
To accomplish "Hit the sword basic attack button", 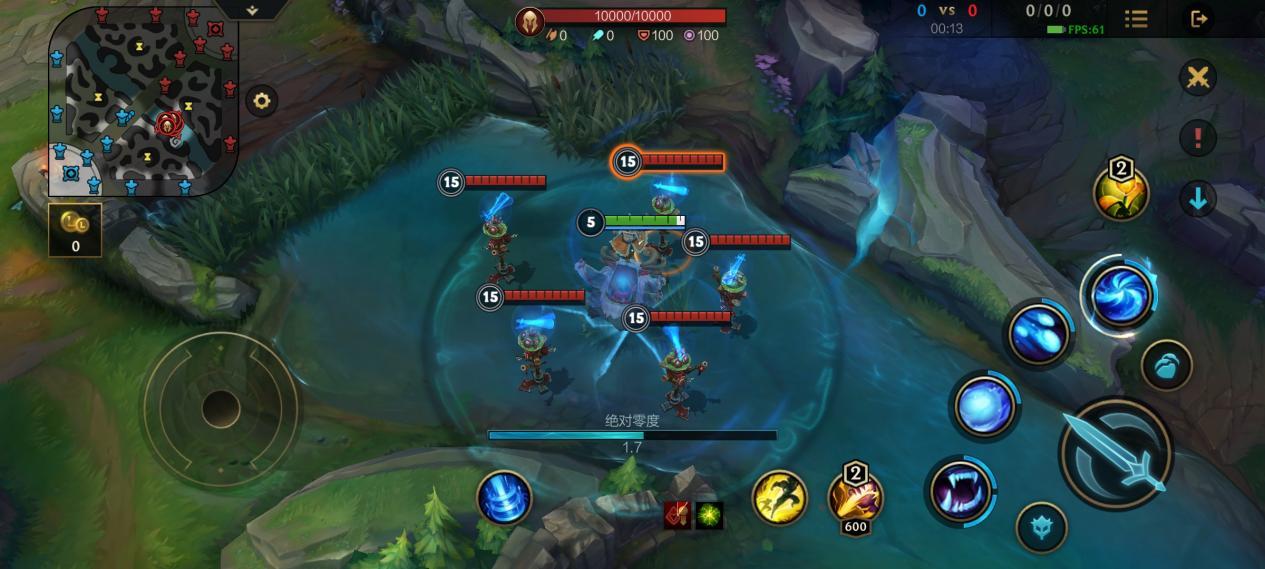I will pyautogui.click(x=1115, y=455).
